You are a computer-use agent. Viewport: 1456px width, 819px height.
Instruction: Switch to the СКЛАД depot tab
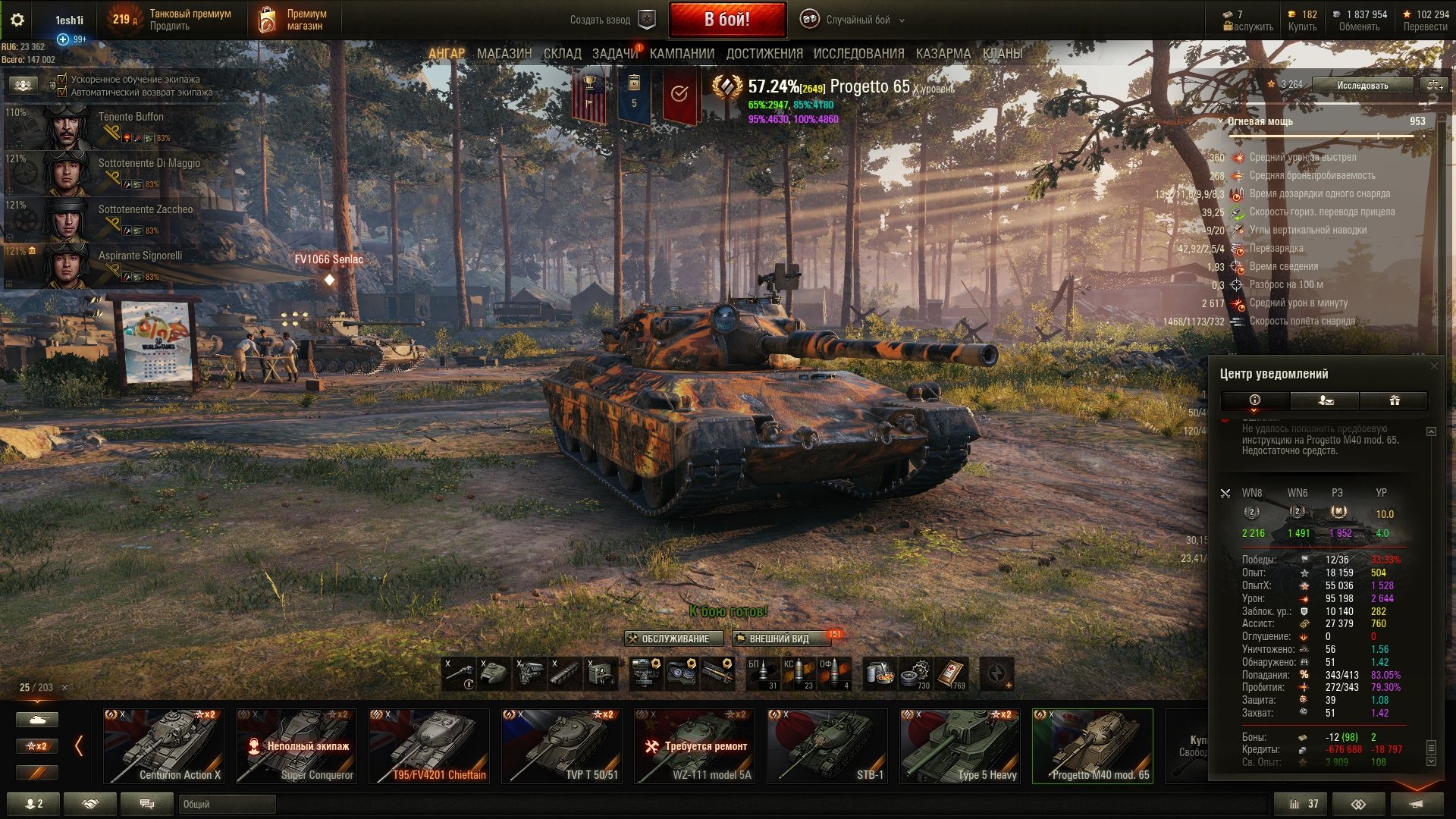pyautogui.click(x=562, y=54)
